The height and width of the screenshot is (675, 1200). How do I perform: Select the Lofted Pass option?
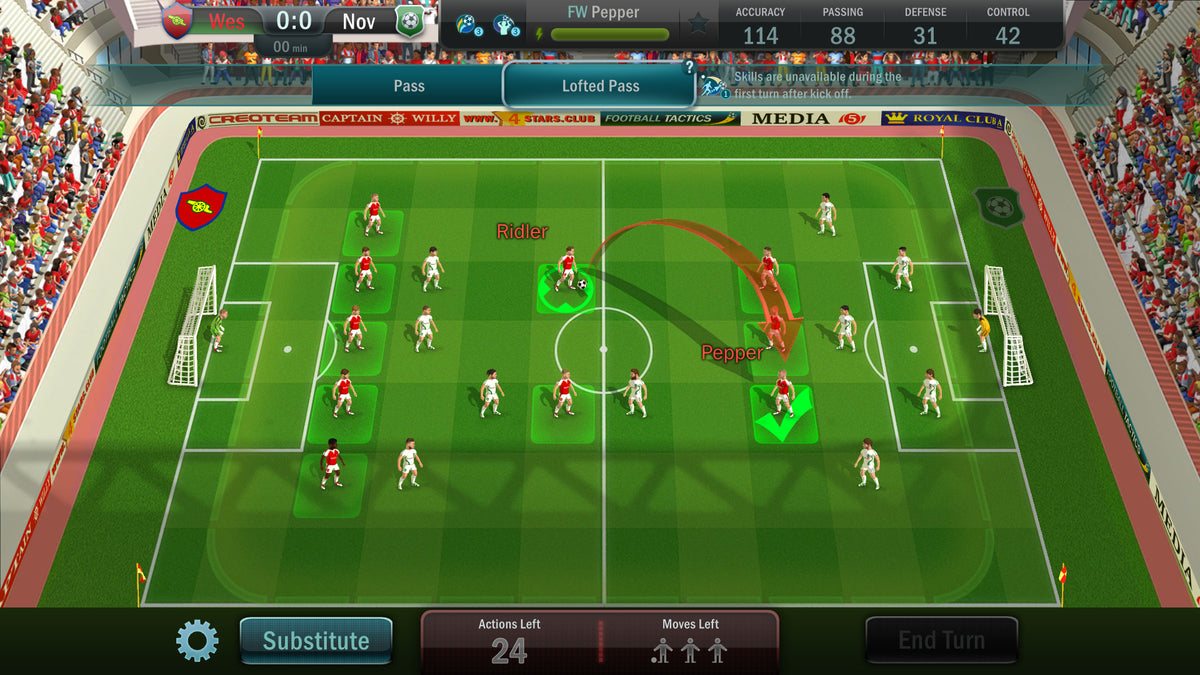tap(600, 86)
